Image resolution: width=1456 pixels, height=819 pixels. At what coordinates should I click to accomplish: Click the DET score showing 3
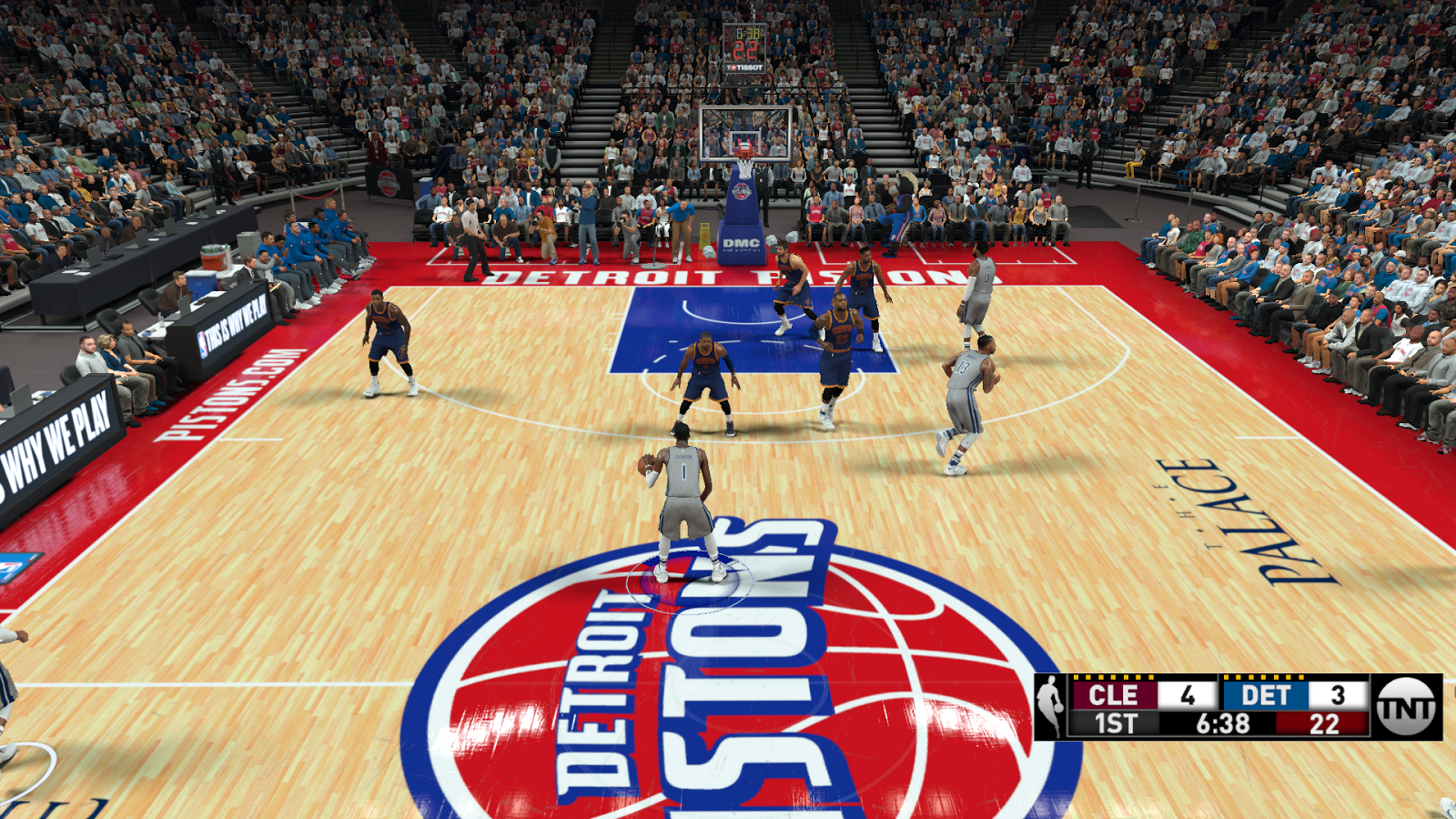point(1338,694)
